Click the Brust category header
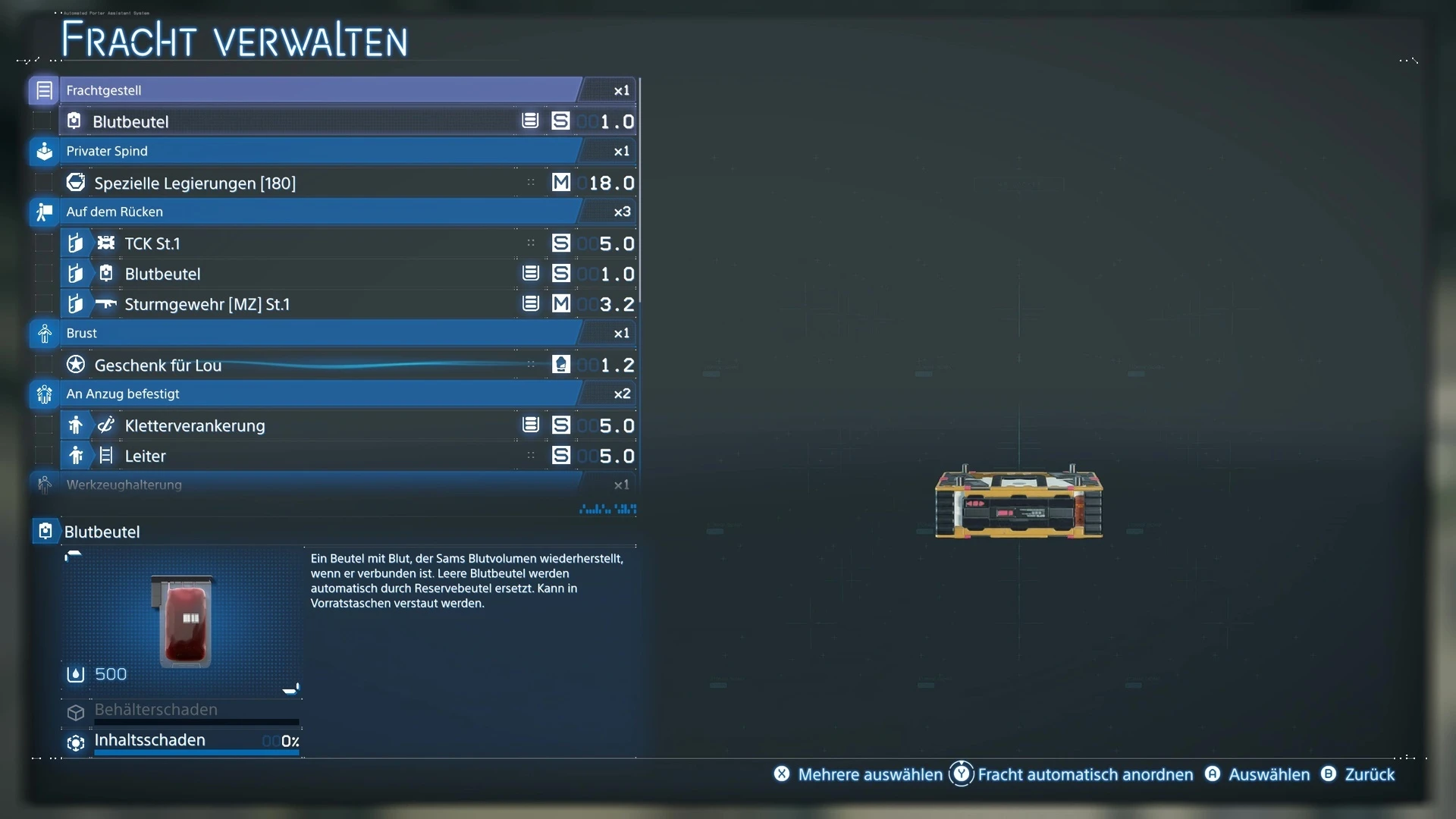1456x819 pixels. coord(318,333)
